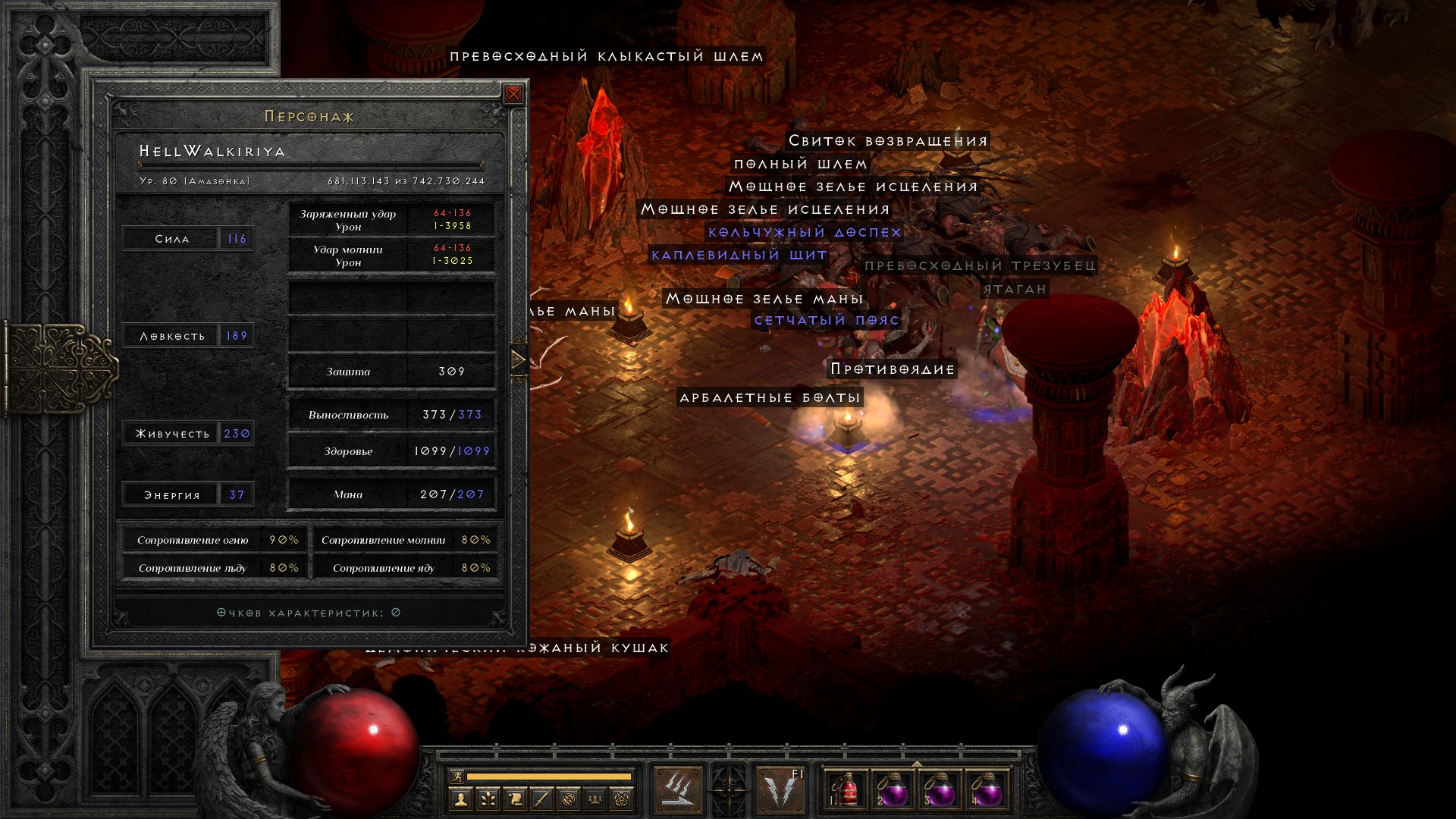Use the purple potion in belt slot 2
The width and height of the screenshot is (1456, 819).
tap(893, 789)
